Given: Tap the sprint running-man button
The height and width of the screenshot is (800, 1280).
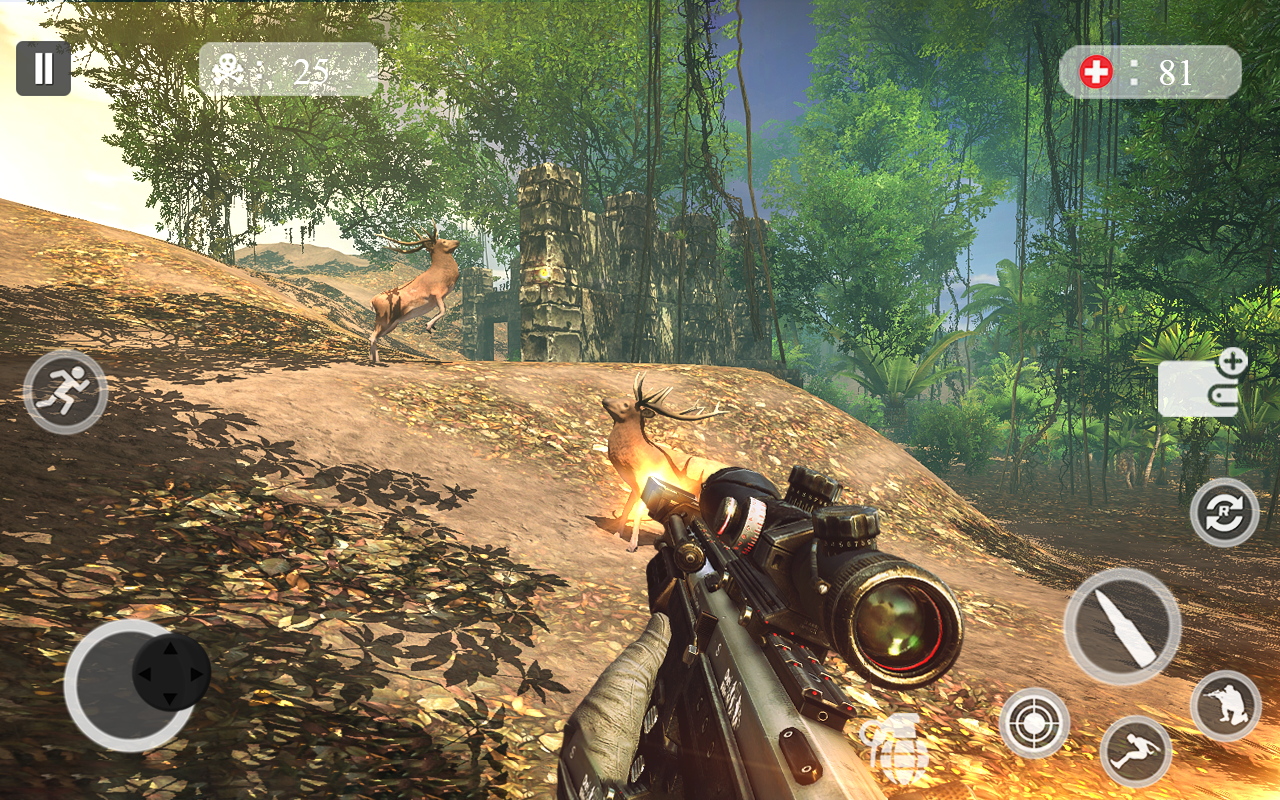Looking at the screenshot, I should [x=65, y=391].
